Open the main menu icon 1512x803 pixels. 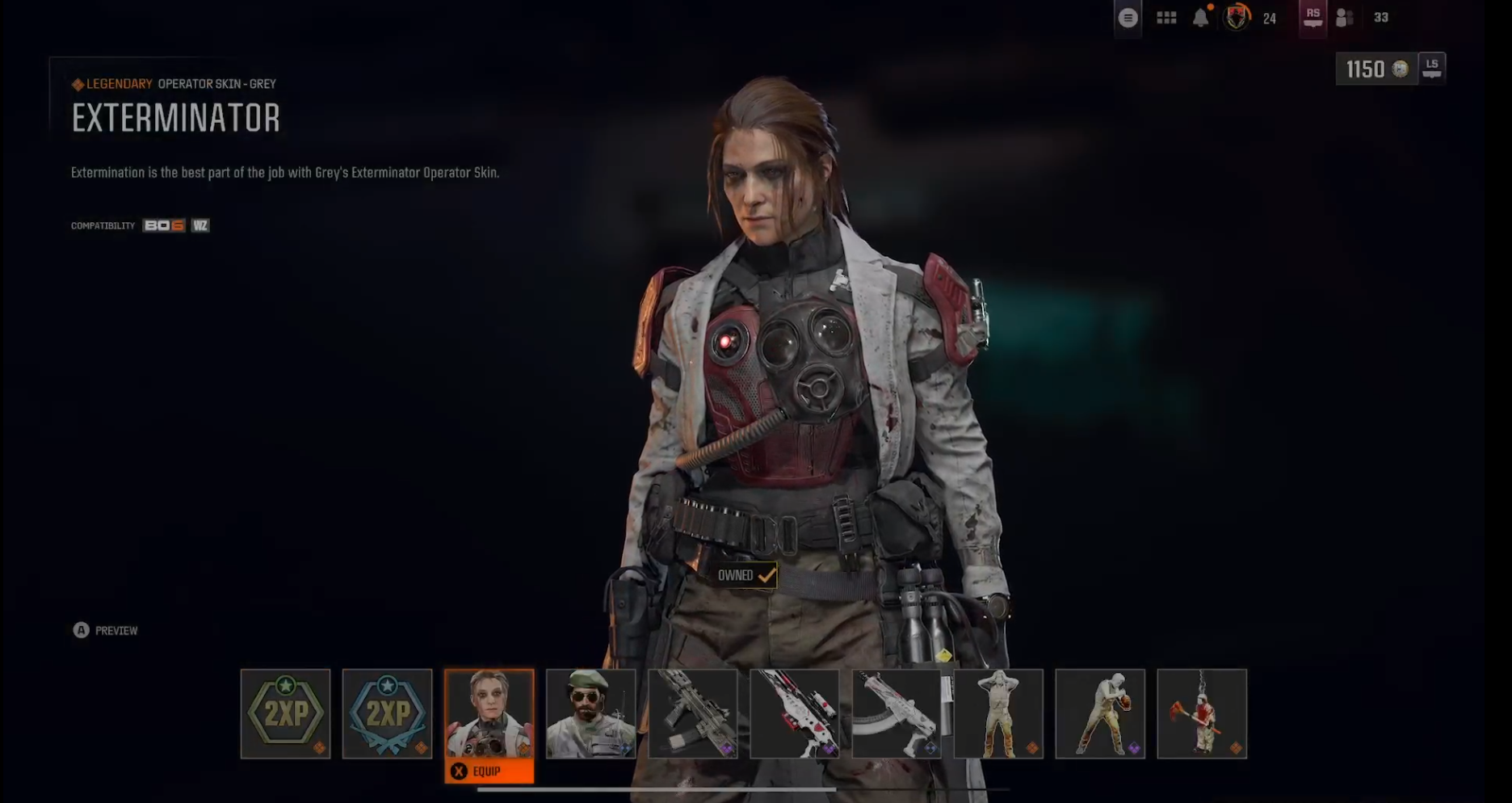[1128, 17]
